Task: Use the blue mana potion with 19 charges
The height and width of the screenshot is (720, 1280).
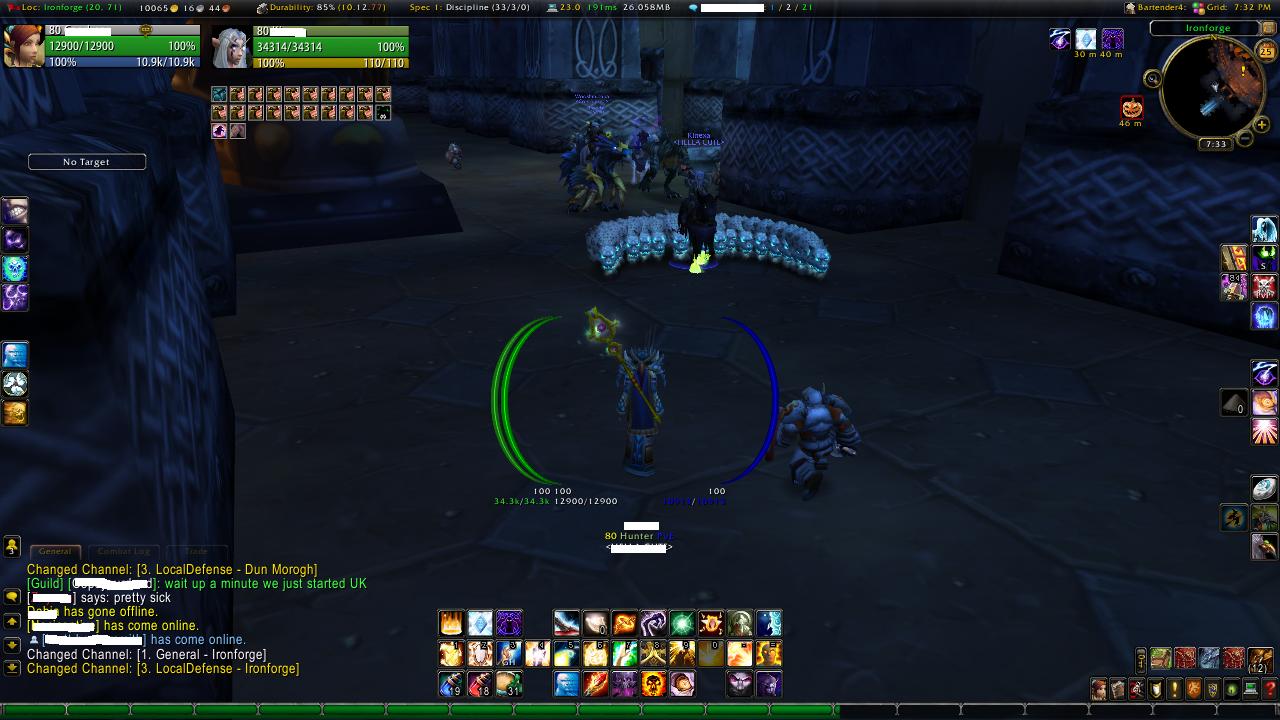Action: point(451,684)
